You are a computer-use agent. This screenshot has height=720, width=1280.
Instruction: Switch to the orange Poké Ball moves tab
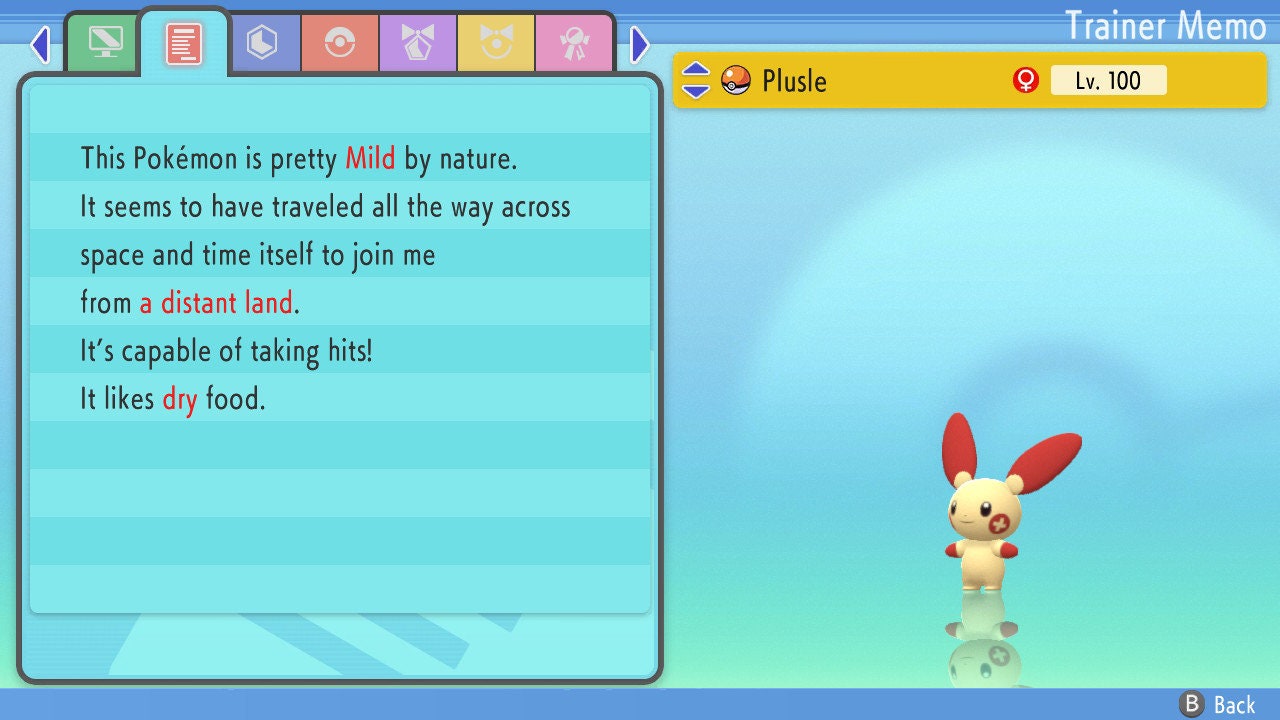(x=340, y=43)
